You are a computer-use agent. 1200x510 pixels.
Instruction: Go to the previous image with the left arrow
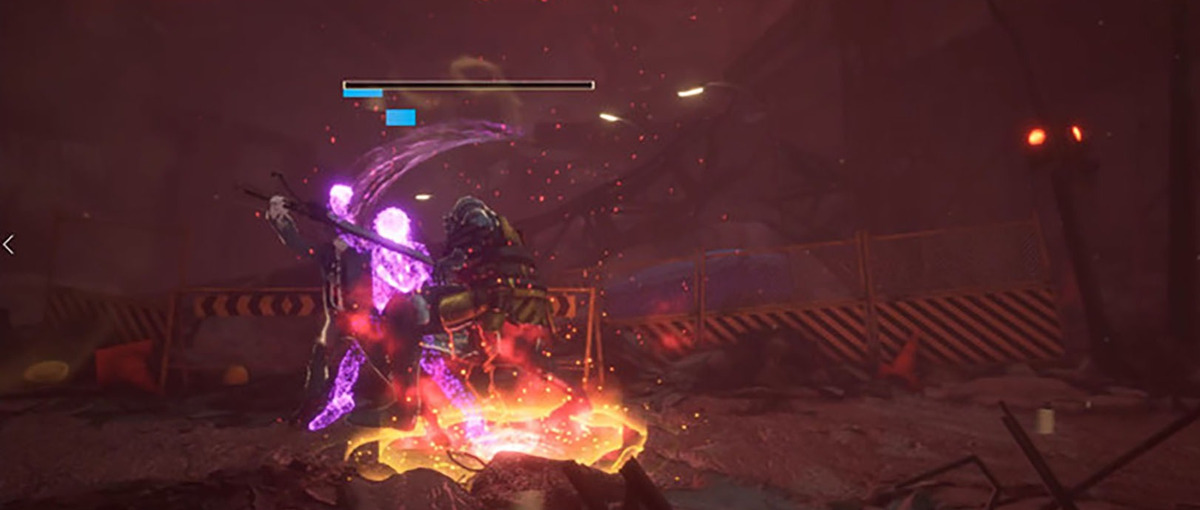pyautogui.click(x=8, y=244)
